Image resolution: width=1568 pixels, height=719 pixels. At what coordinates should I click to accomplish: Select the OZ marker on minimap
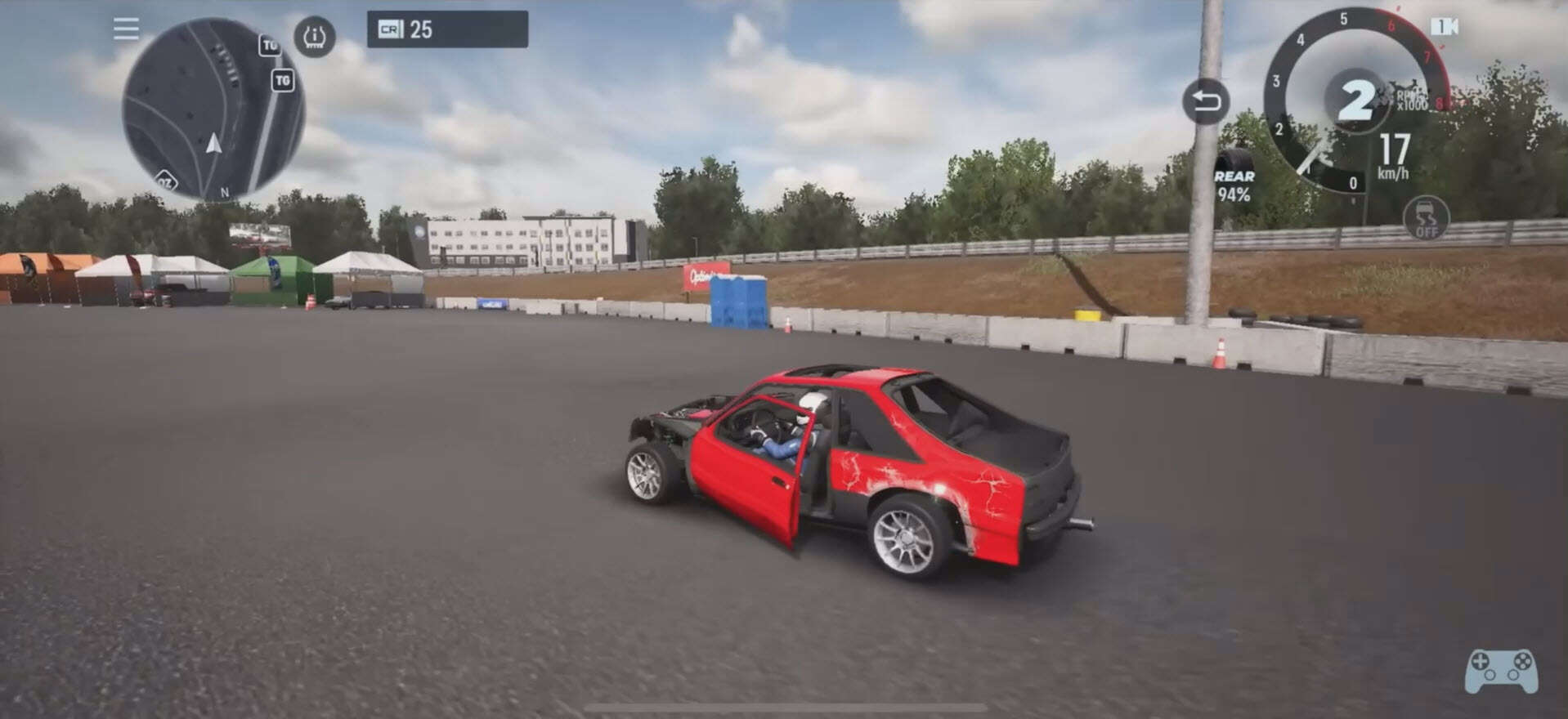click(x=166, y=181)
